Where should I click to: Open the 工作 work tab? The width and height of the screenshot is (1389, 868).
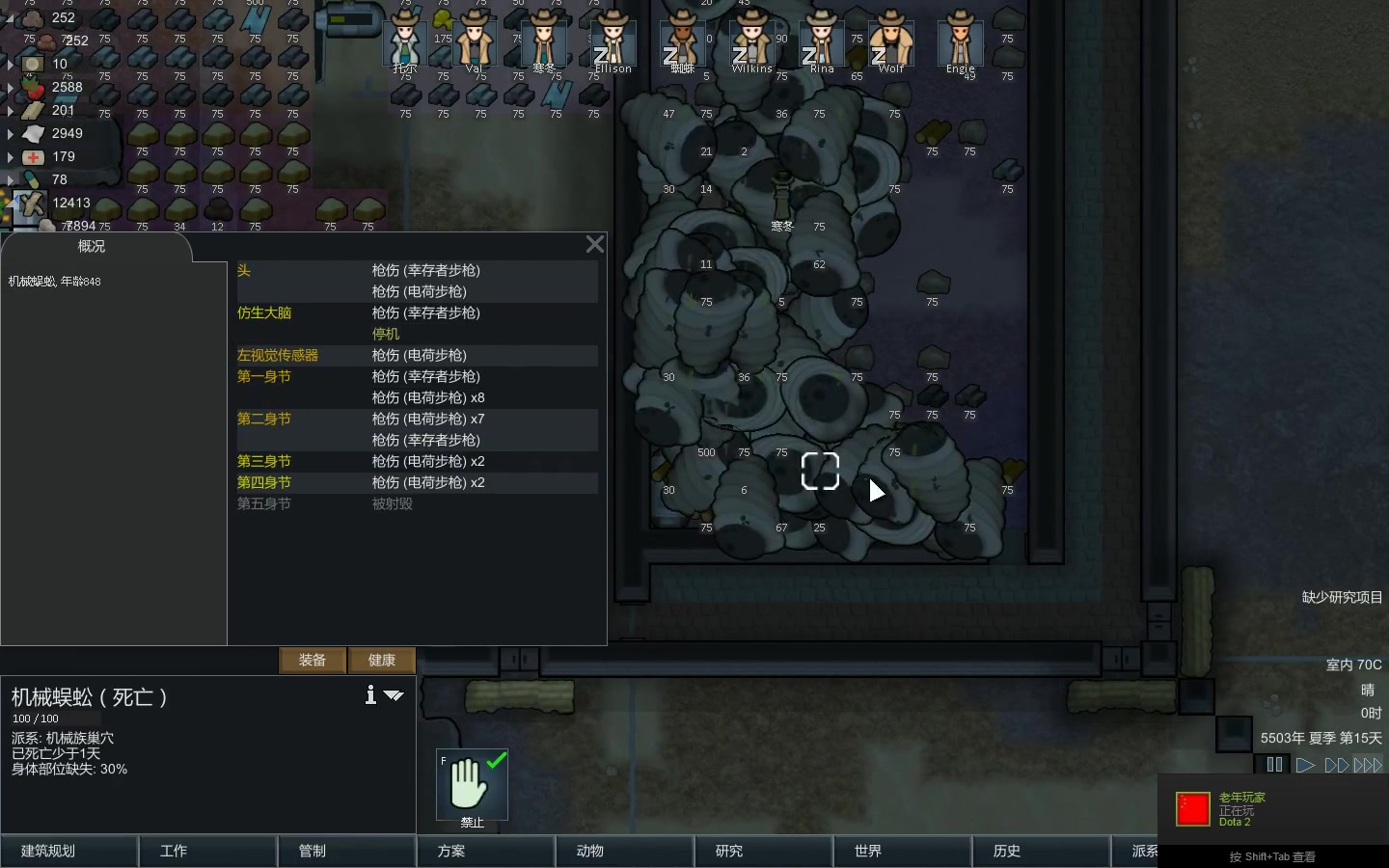point(207,851)
